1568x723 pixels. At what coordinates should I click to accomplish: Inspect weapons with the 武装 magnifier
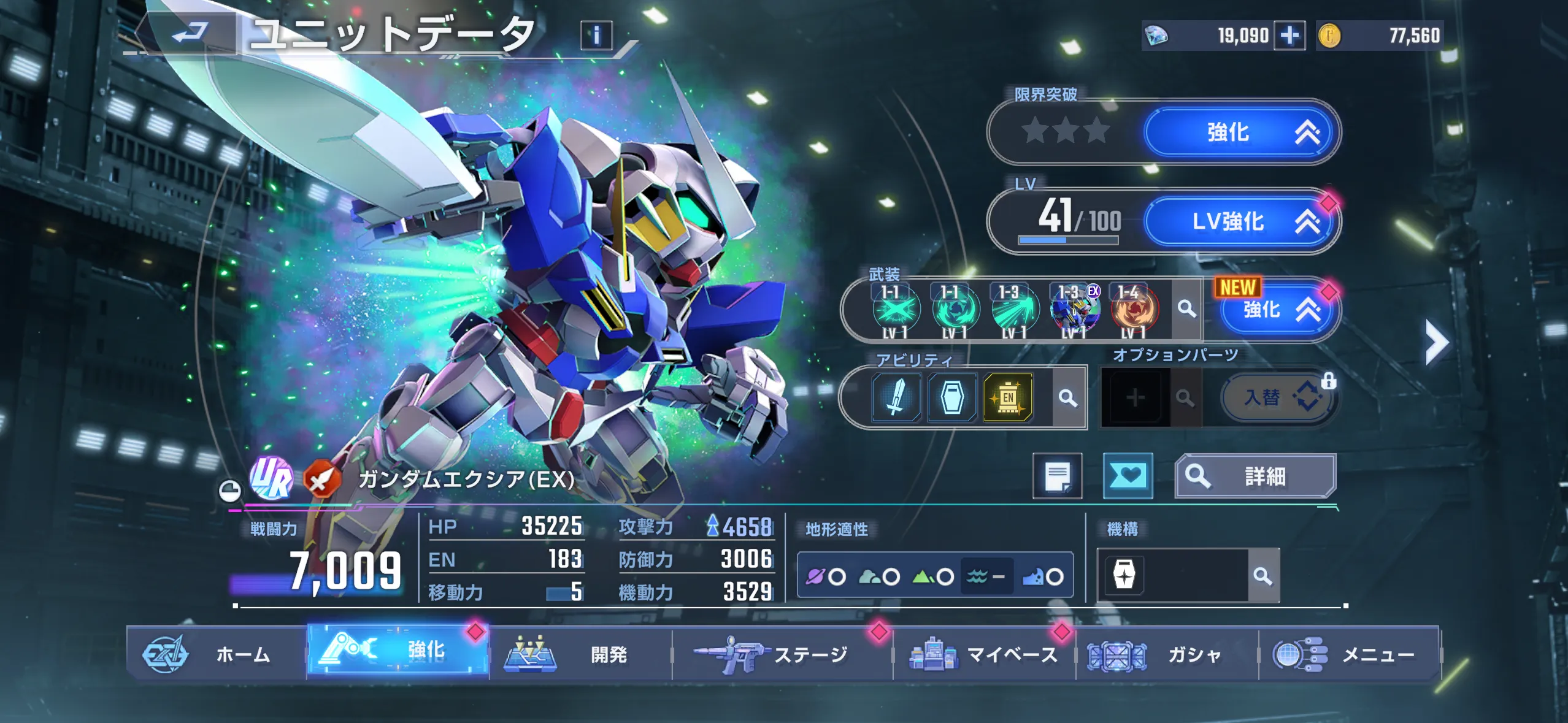point(1186,309)
